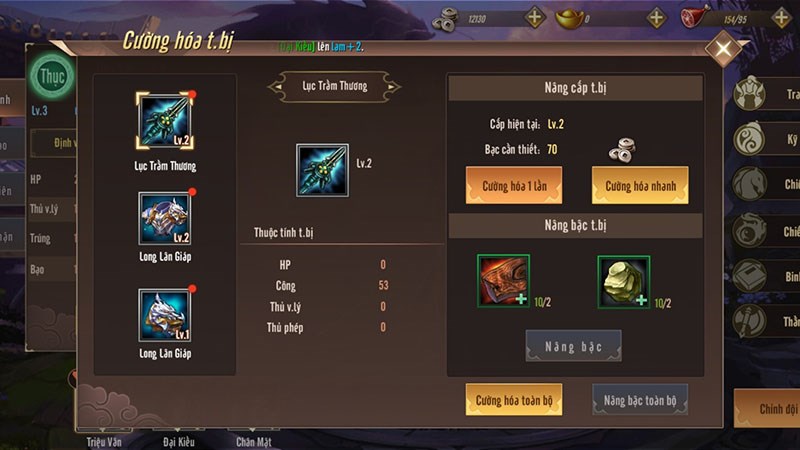Select the Lv.2 Long Lân Giáp armor
This screenshot has height=450, width=800.
(164, 219)
